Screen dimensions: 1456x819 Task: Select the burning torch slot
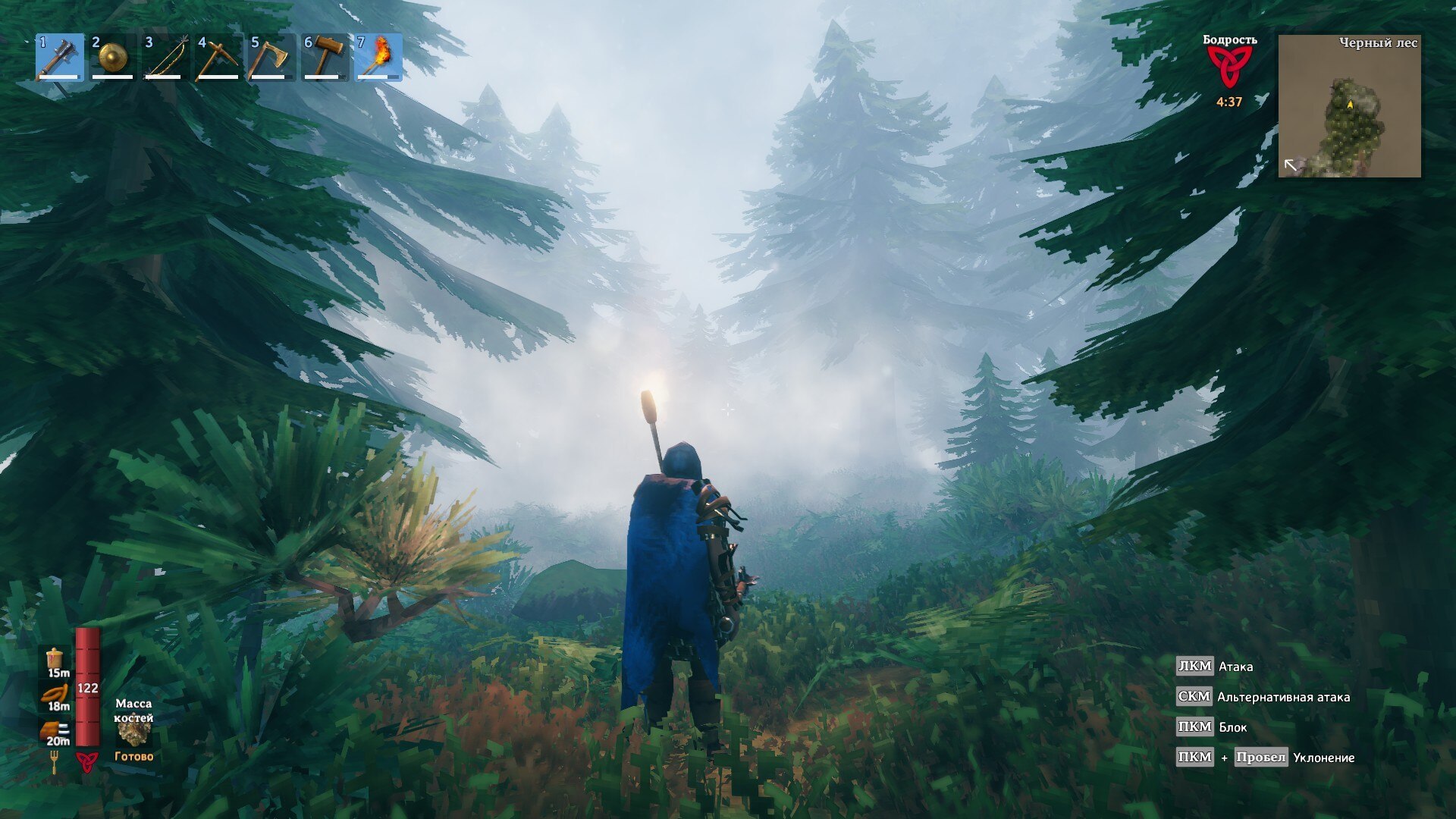click(x=378, y=57)
